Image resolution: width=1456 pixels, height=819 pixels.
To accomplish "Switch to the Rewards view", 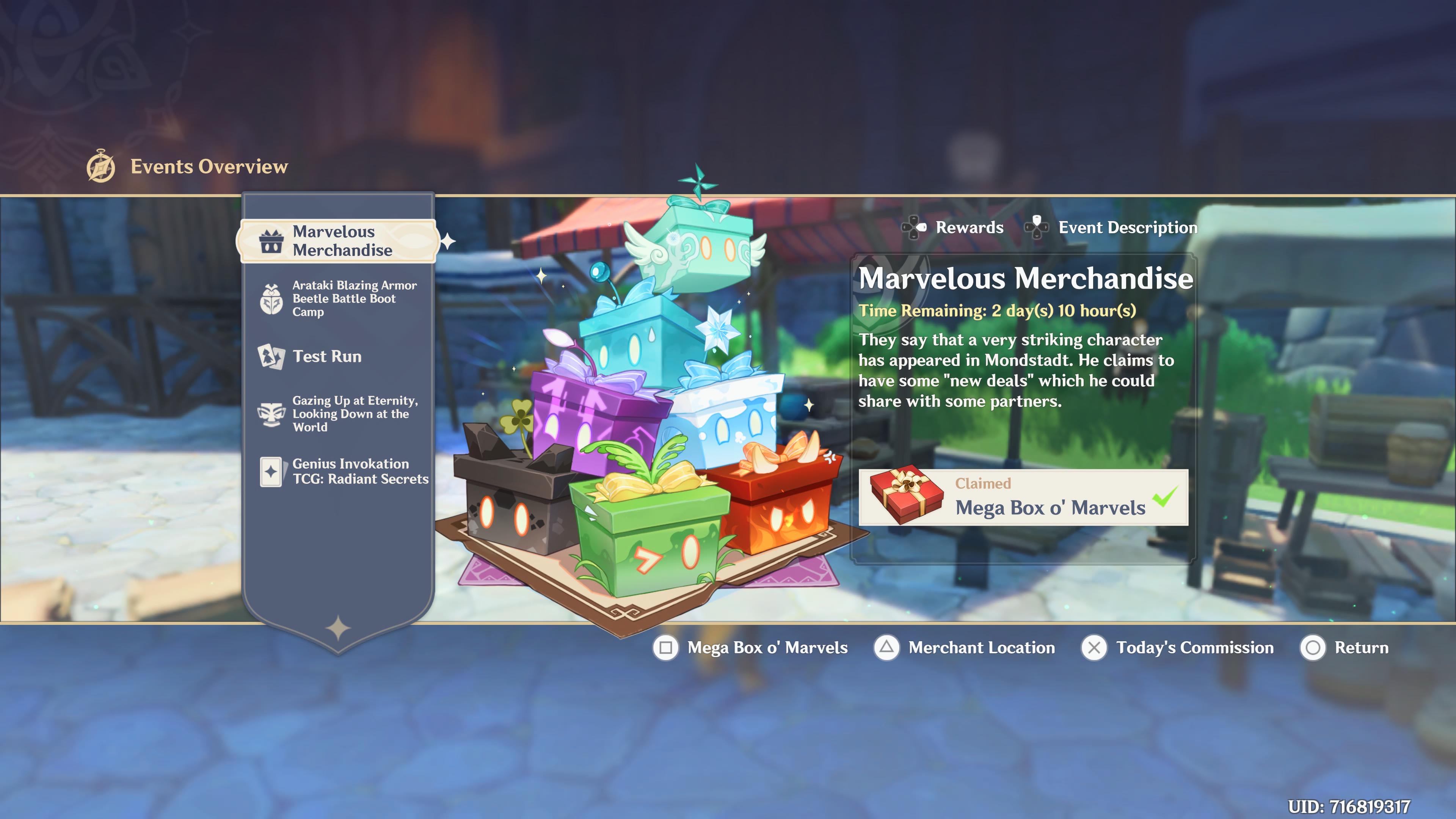I will pyautogui.click(x=970, y=227).
